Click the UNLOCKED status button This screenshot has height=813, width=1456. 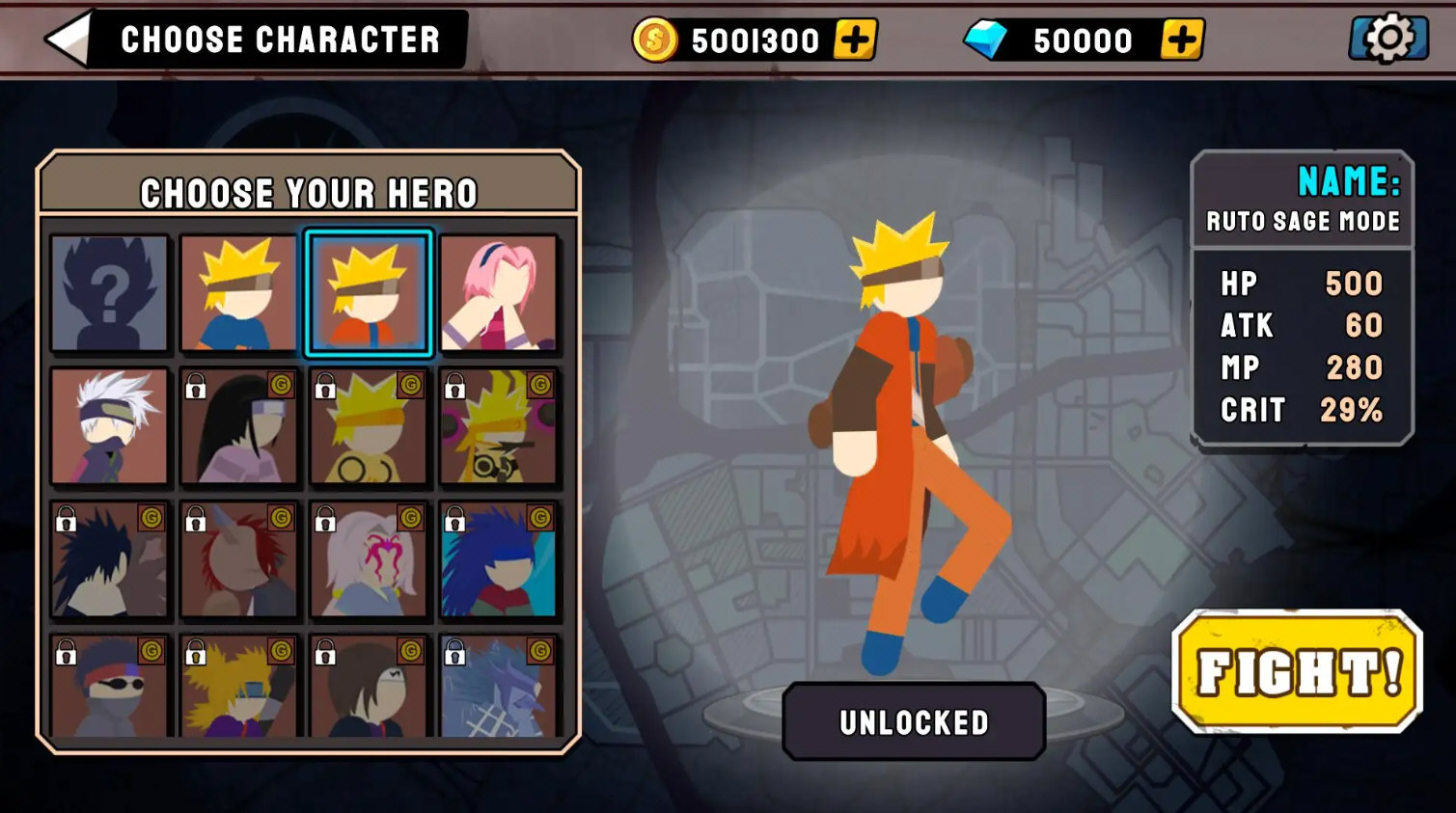pos(914,721)
